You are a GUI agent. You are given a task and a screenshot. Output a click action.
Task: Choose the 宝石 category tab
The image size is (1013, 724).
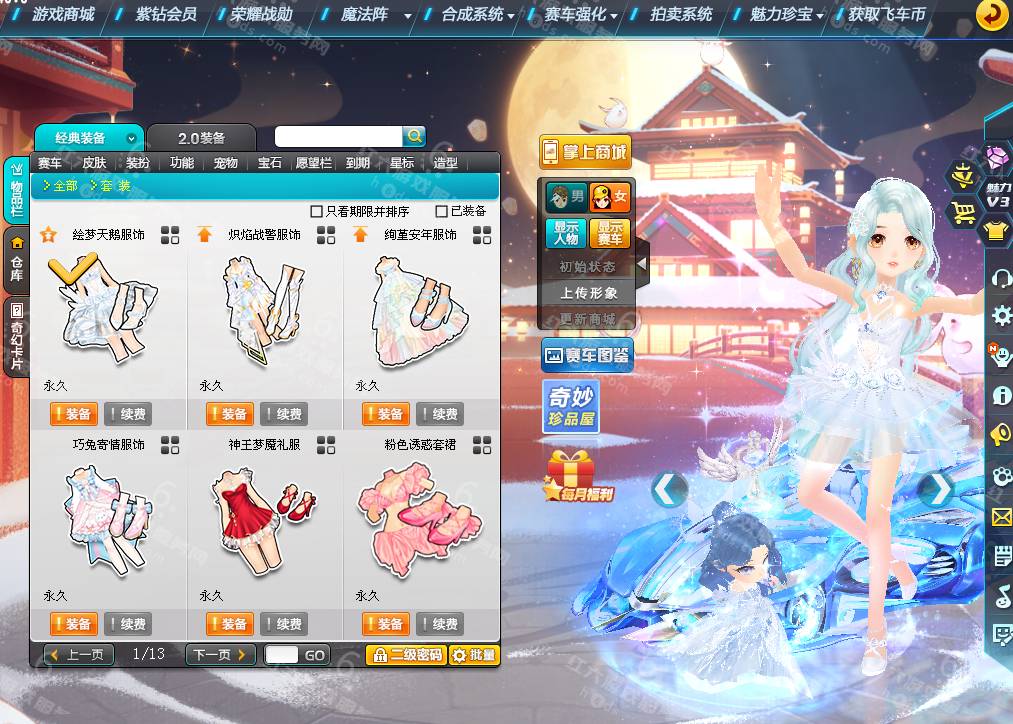click(270, 163)
